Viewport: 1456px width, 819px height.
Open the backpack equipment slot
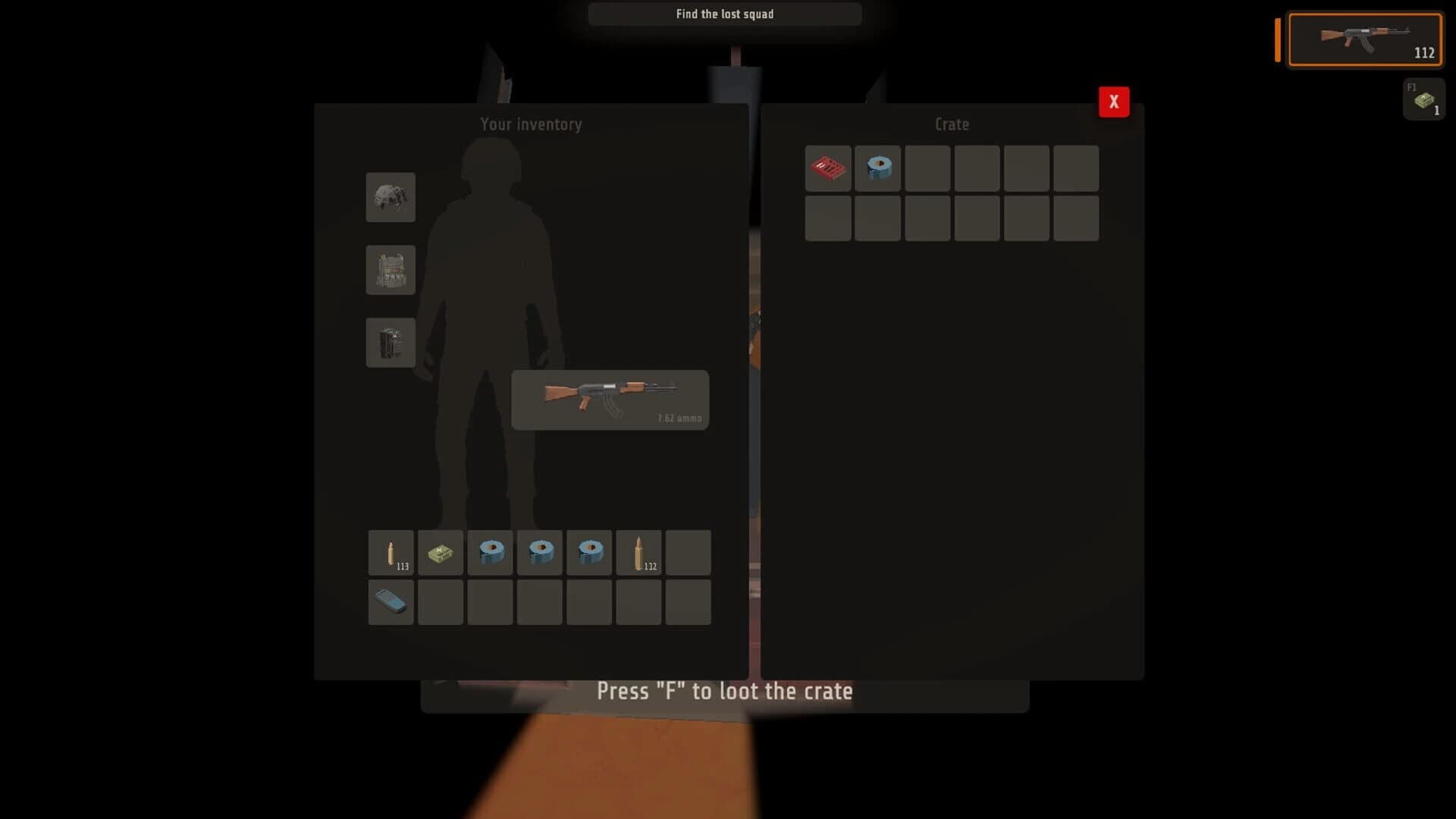pos(391,342)
